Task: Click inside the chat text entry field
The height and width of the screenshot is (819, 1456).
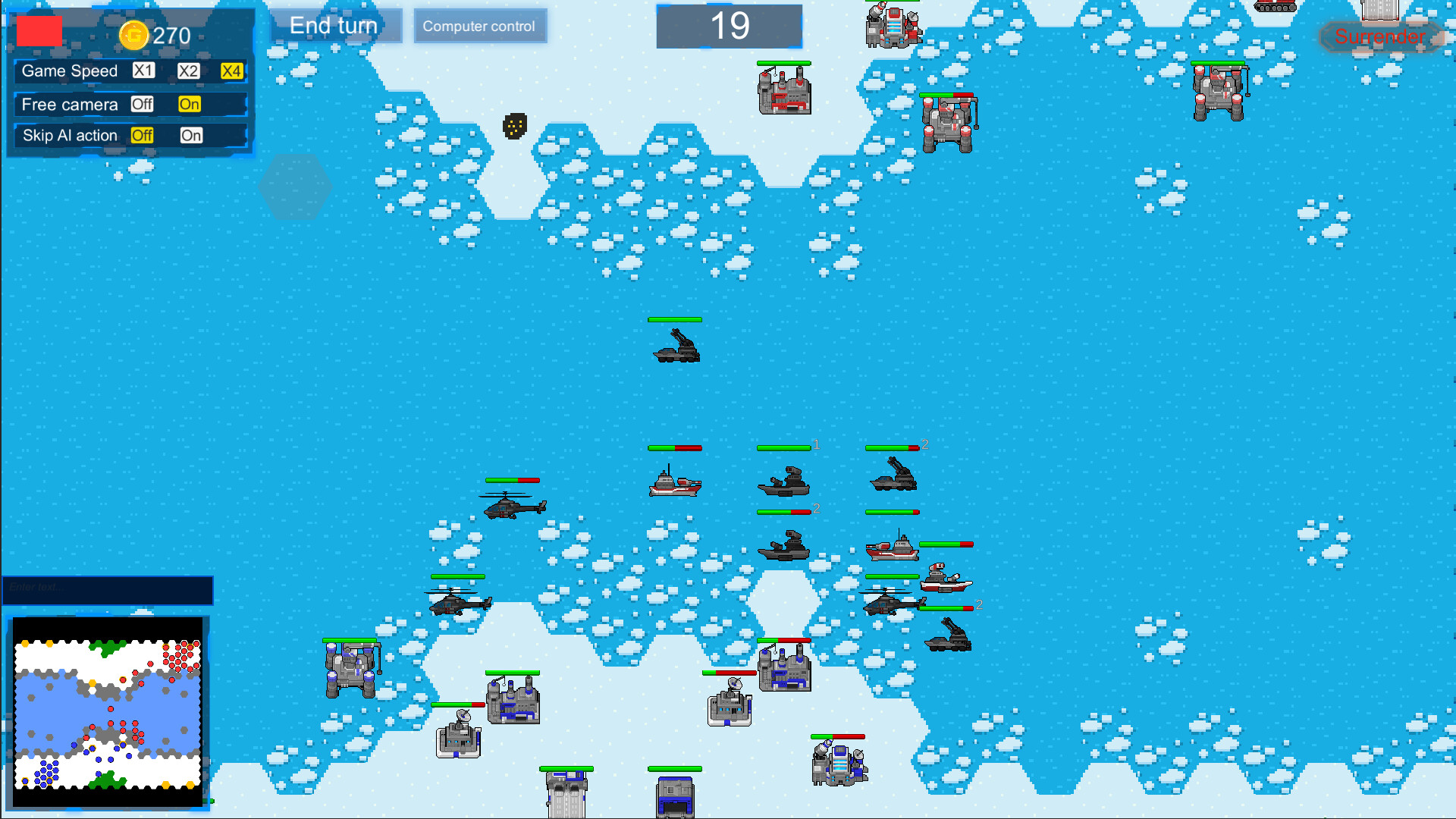Action: click(x=106, y=590)
